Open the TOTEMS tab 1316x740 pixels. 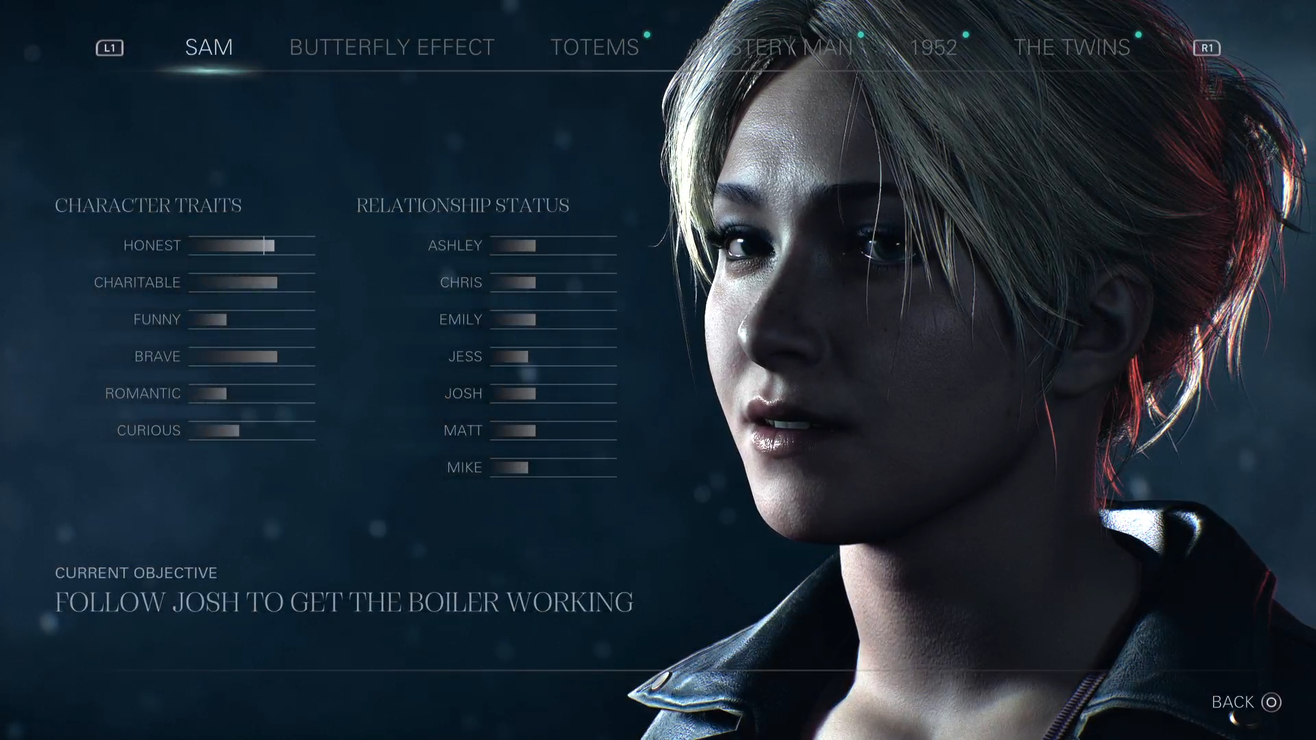pos(594,46)
